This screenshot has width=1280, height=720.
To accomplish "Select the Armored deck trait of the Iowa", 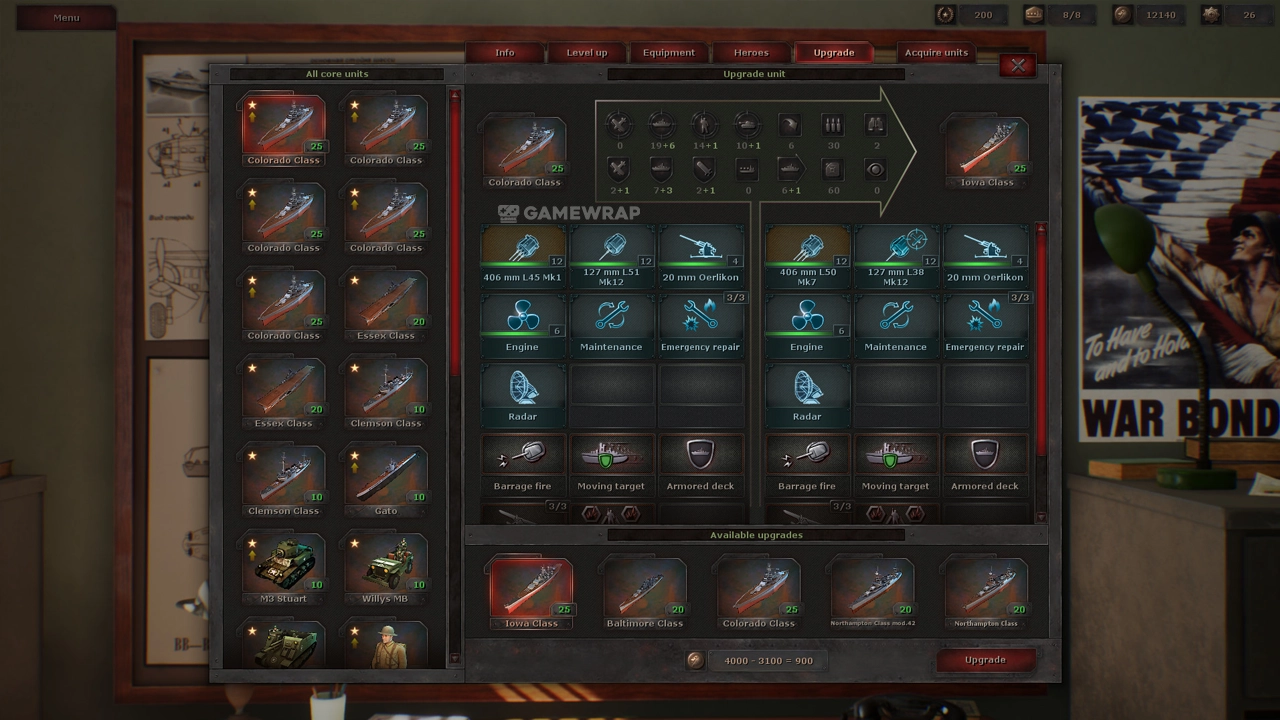I will (x=985, y=464).
